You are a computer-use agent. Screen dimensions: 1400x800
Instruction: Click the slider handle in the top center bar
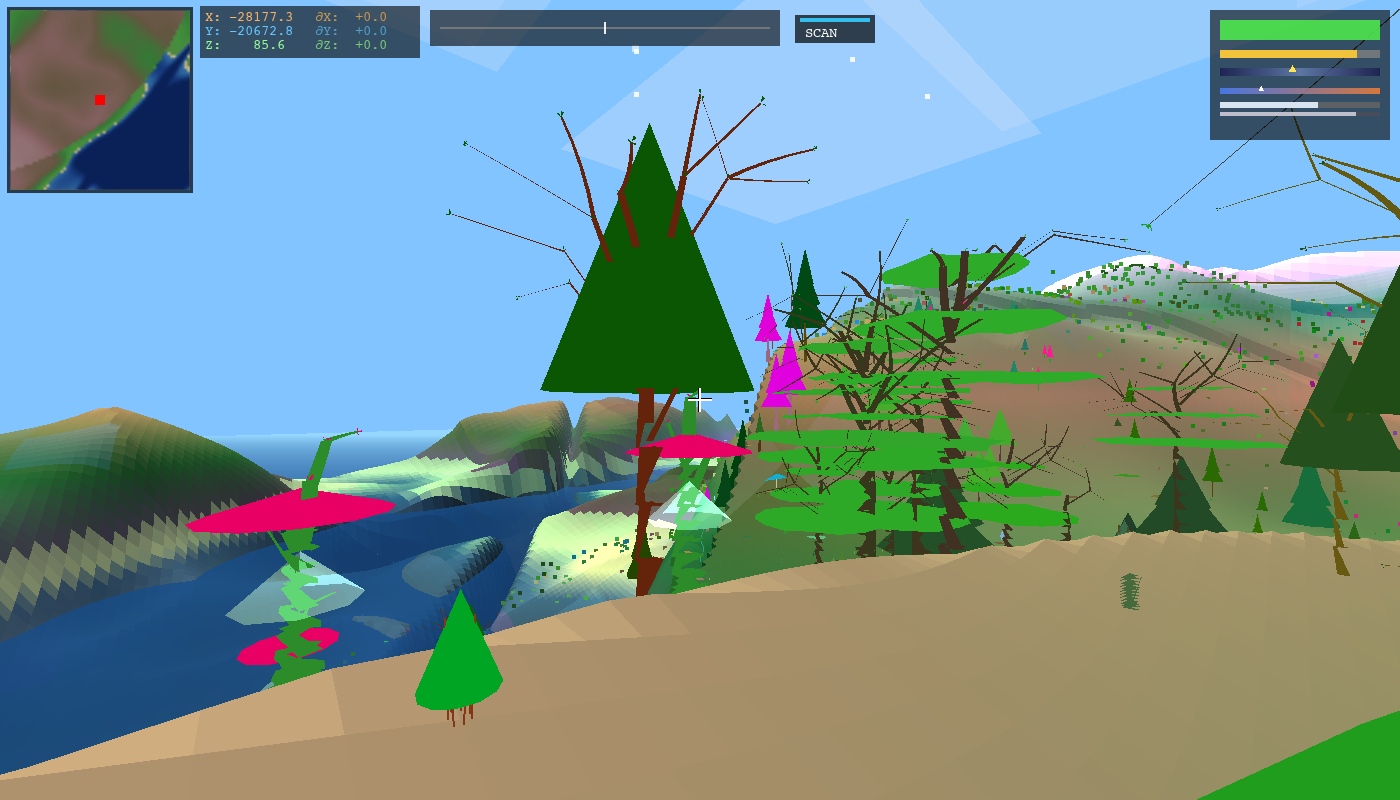point(605,27)
